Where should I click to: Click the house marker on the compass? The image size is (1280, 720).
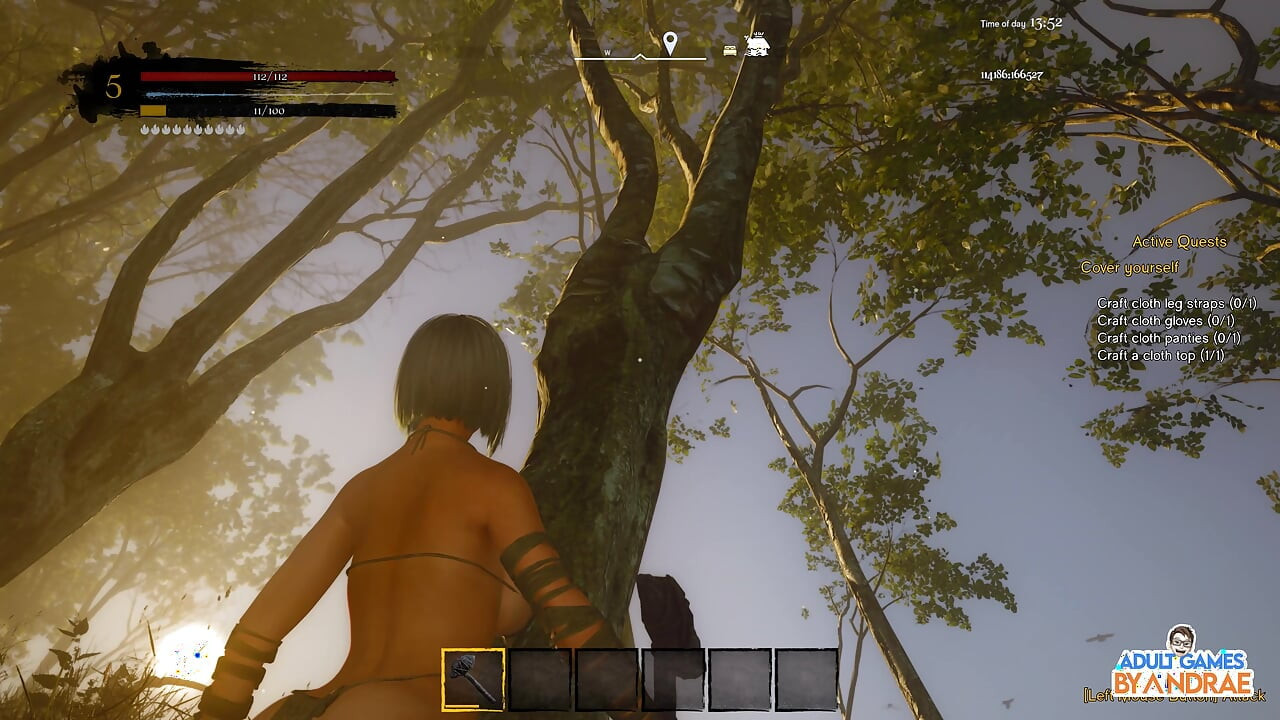(x=757, y=46)
